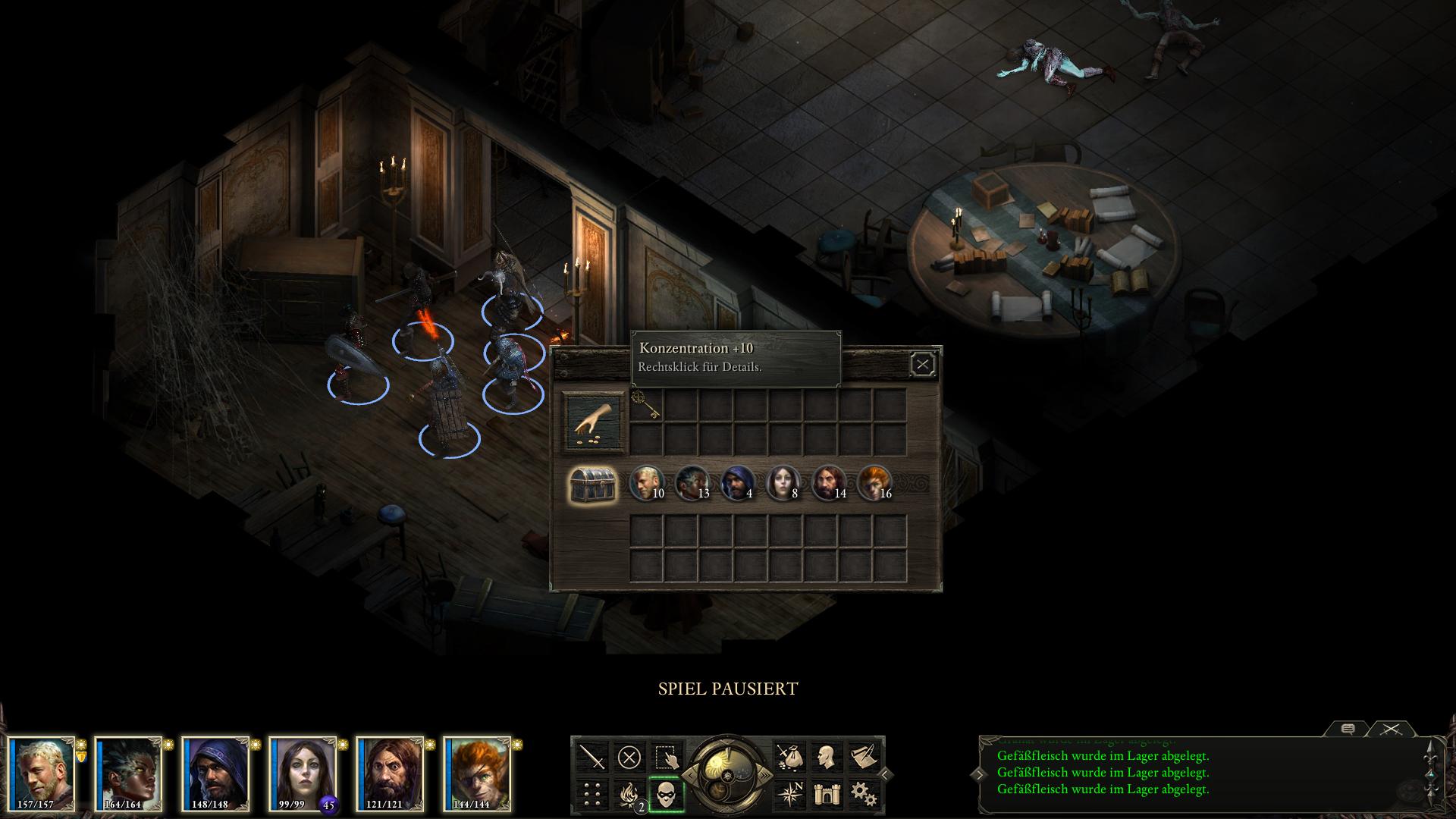Screen dimensions: 1456x819
Task: Open the character sheet head icon
Action: 826,757
